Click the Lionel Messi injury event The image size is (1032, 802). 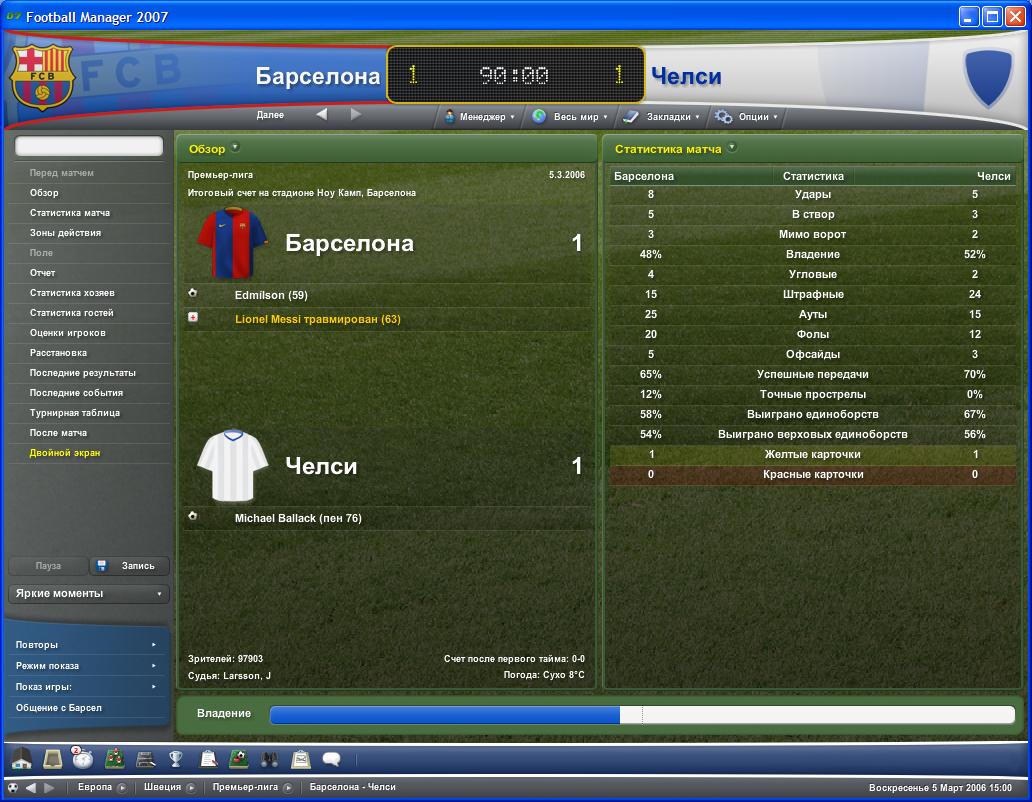317,319
